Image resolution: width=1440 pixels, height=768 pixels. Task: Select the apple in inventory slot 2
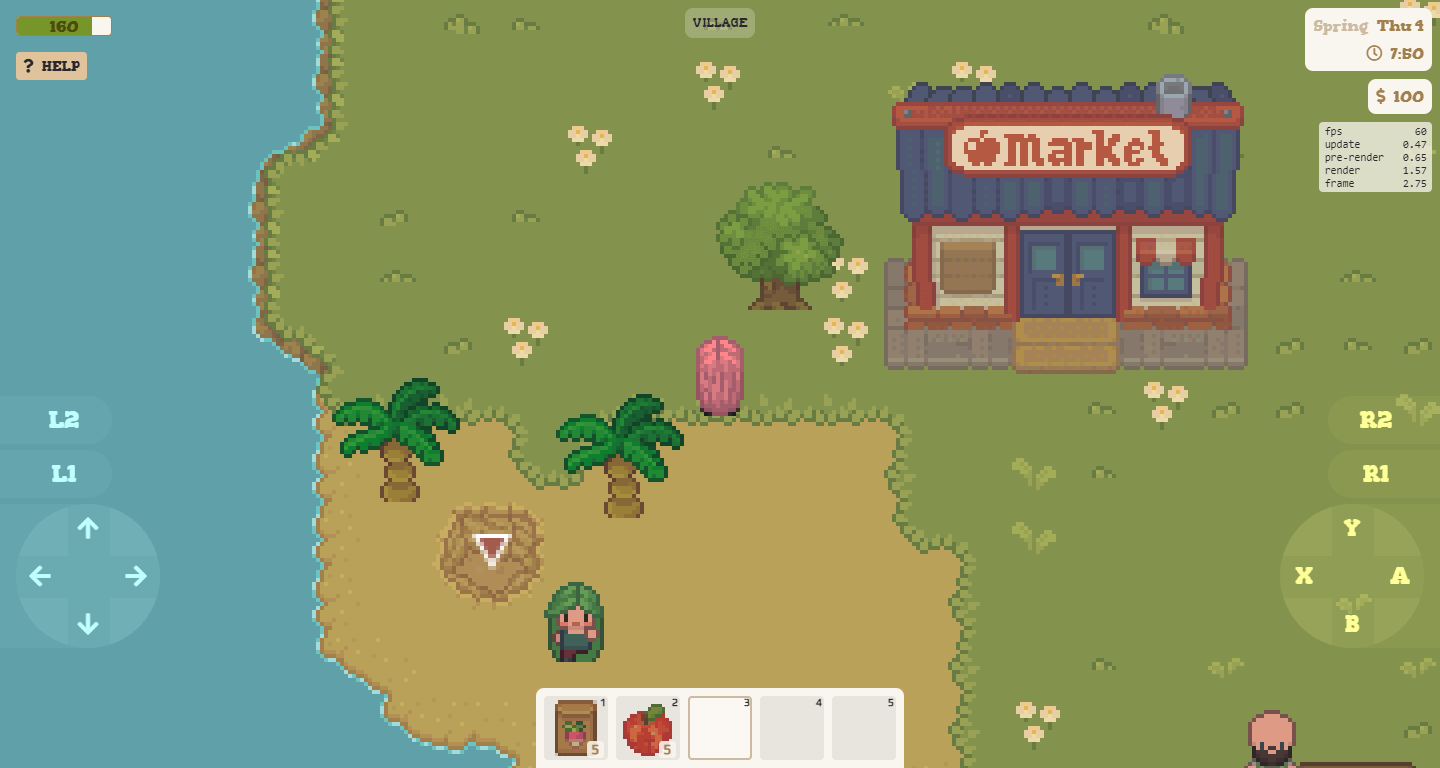tap(647, 727)
